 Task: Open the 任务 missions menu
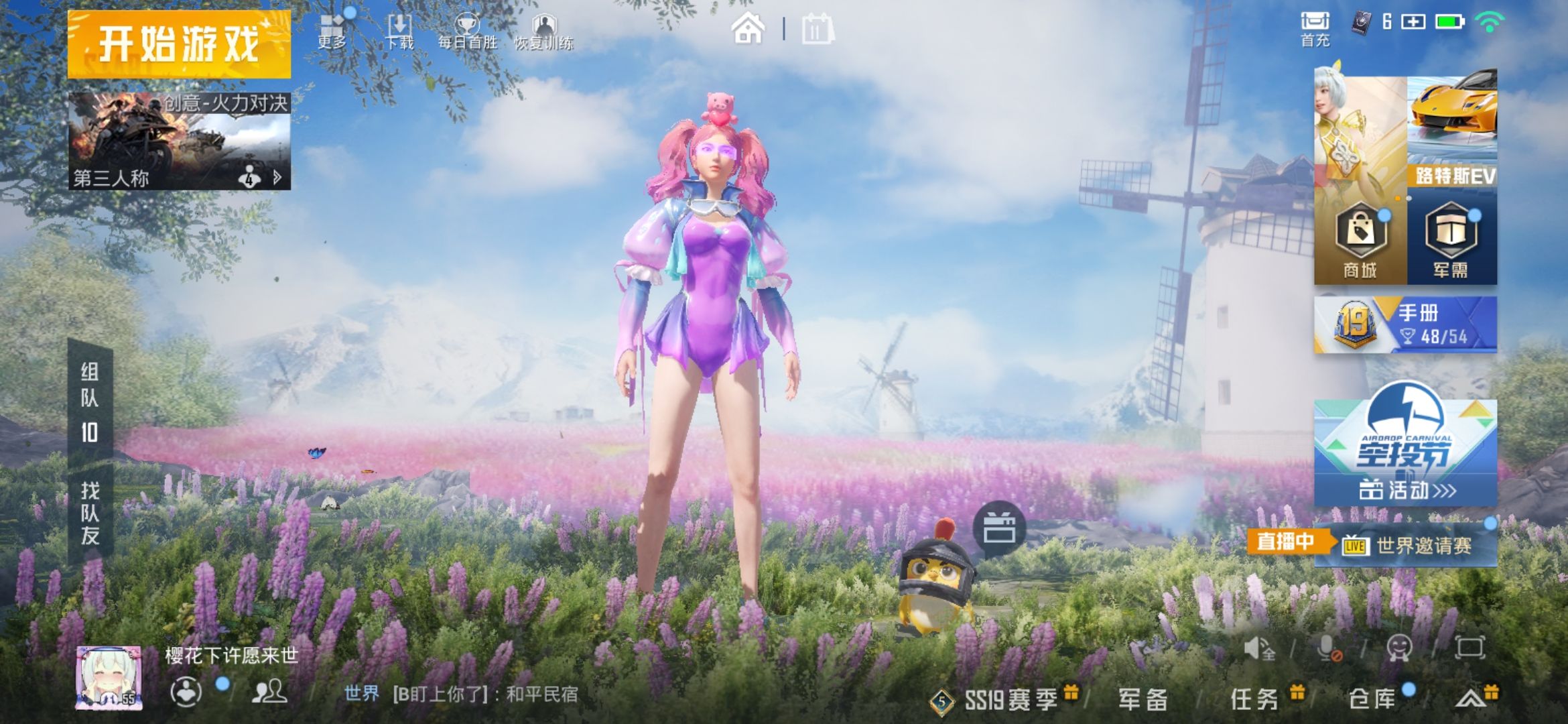point(1254,700)
